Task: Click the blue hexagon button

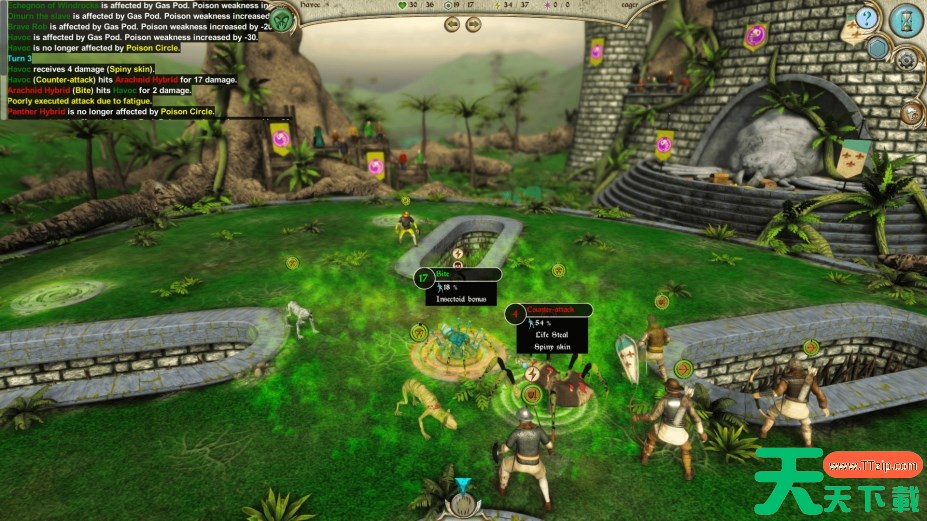Action: coord(877,47)
